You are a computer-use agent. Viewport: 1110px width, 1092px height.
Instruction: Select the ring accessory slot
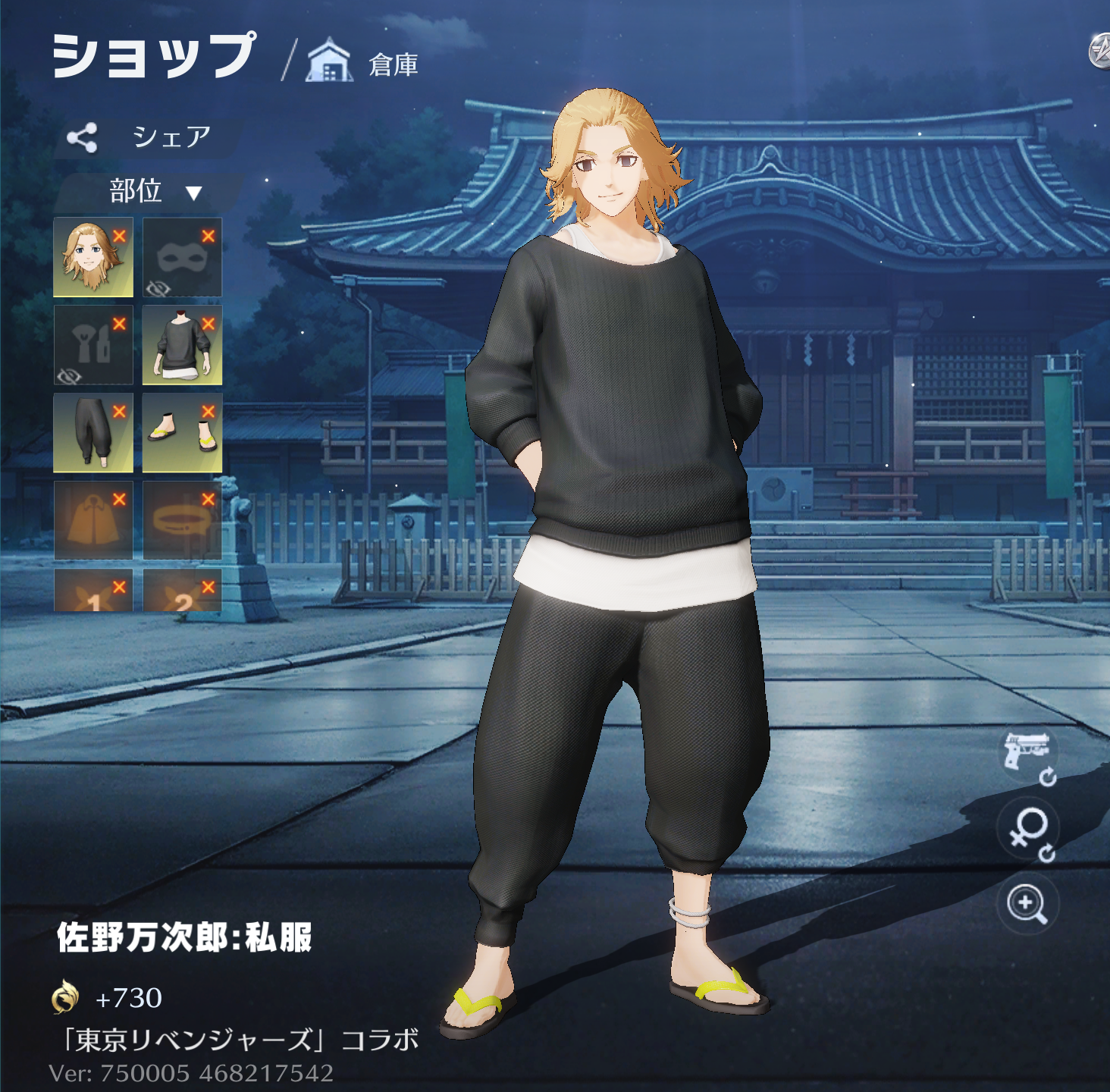[x=181, y=520]
